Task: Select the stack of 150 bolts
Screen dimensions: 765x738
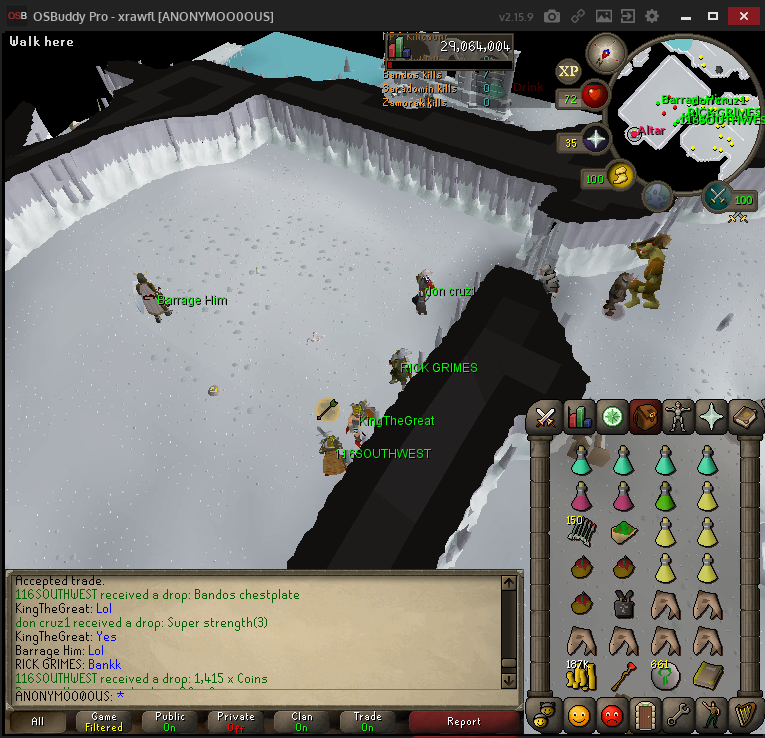Action: 581,532
